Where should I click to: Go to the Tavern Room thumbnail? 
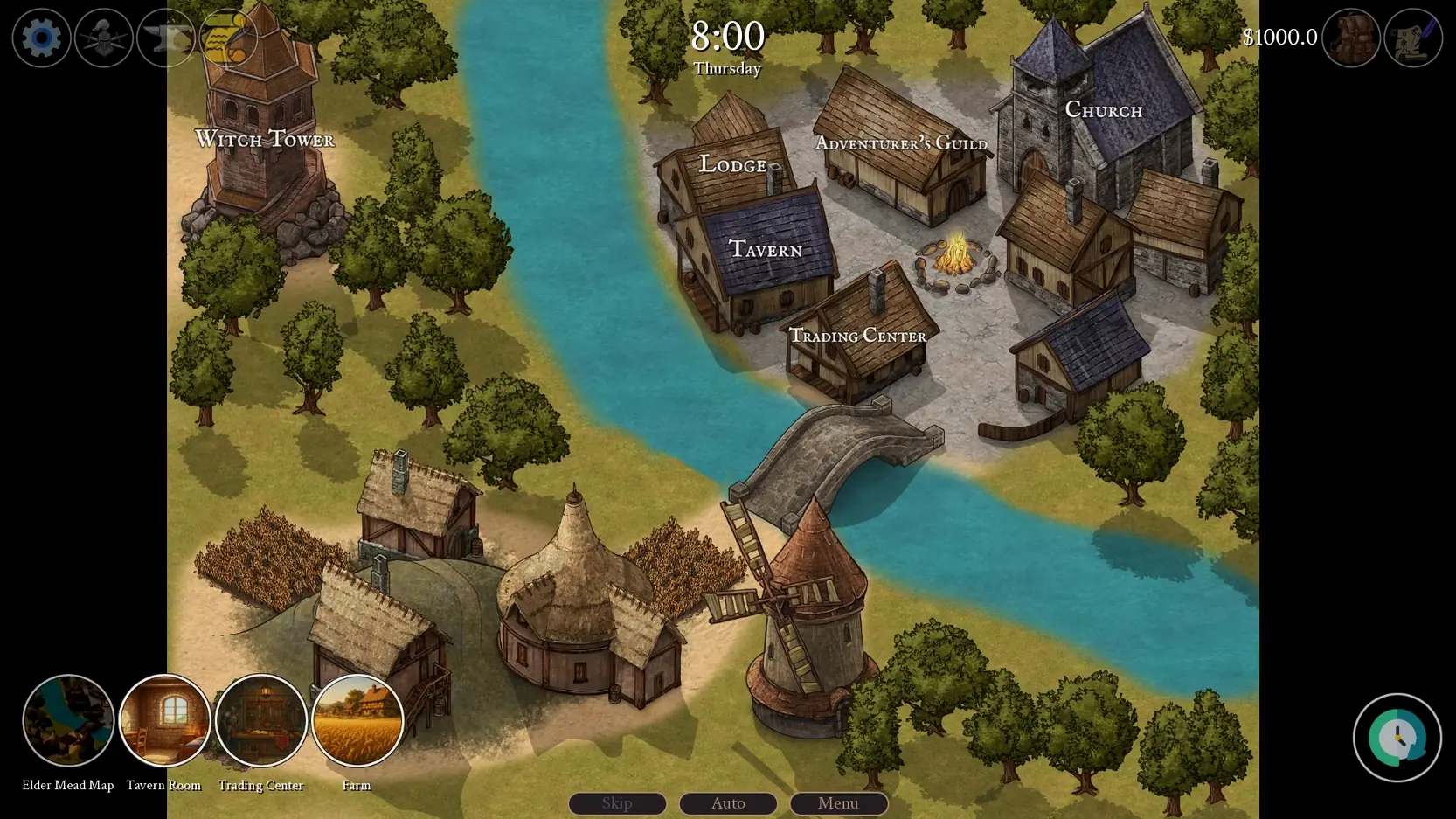click(x=164, y=720)
